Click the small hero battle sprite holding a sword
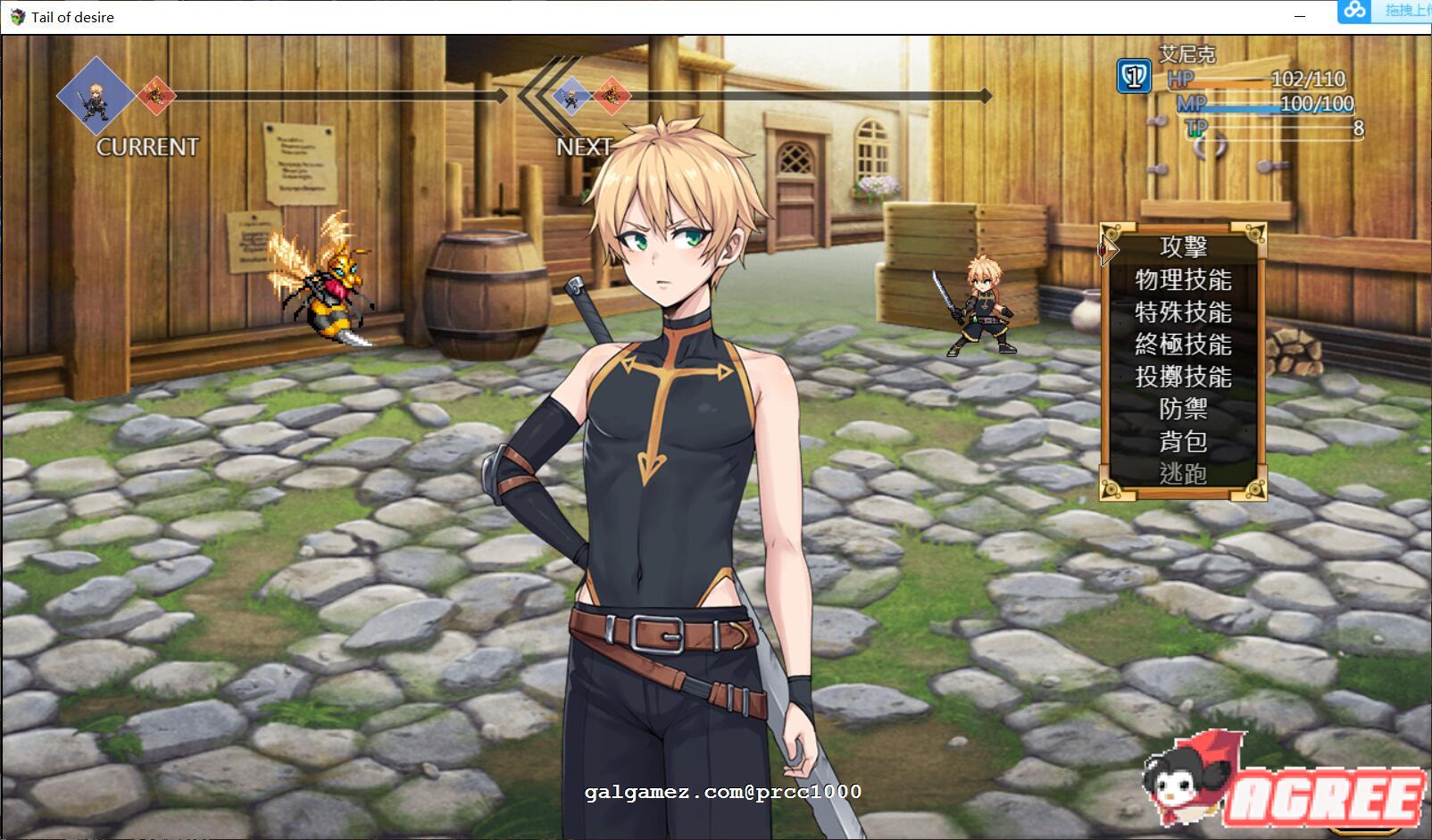 coord(984,304)
